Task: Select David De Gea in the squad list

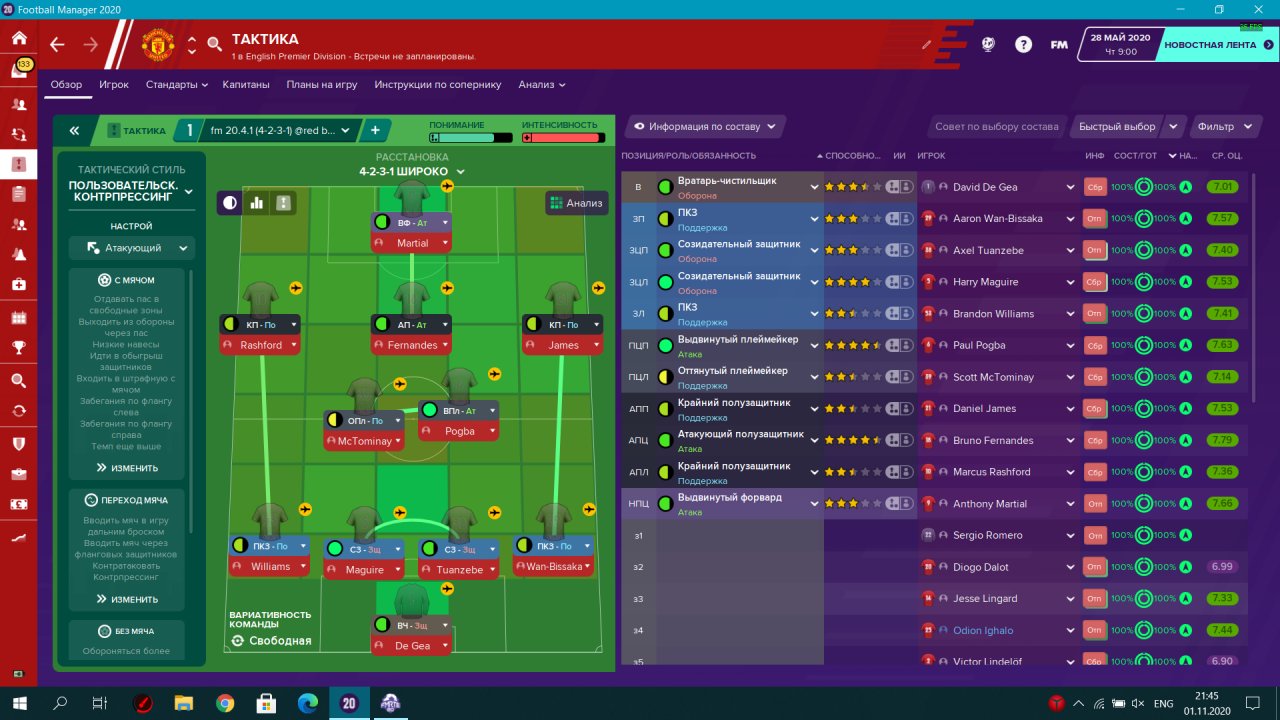Action: click(x=985, y=187)
